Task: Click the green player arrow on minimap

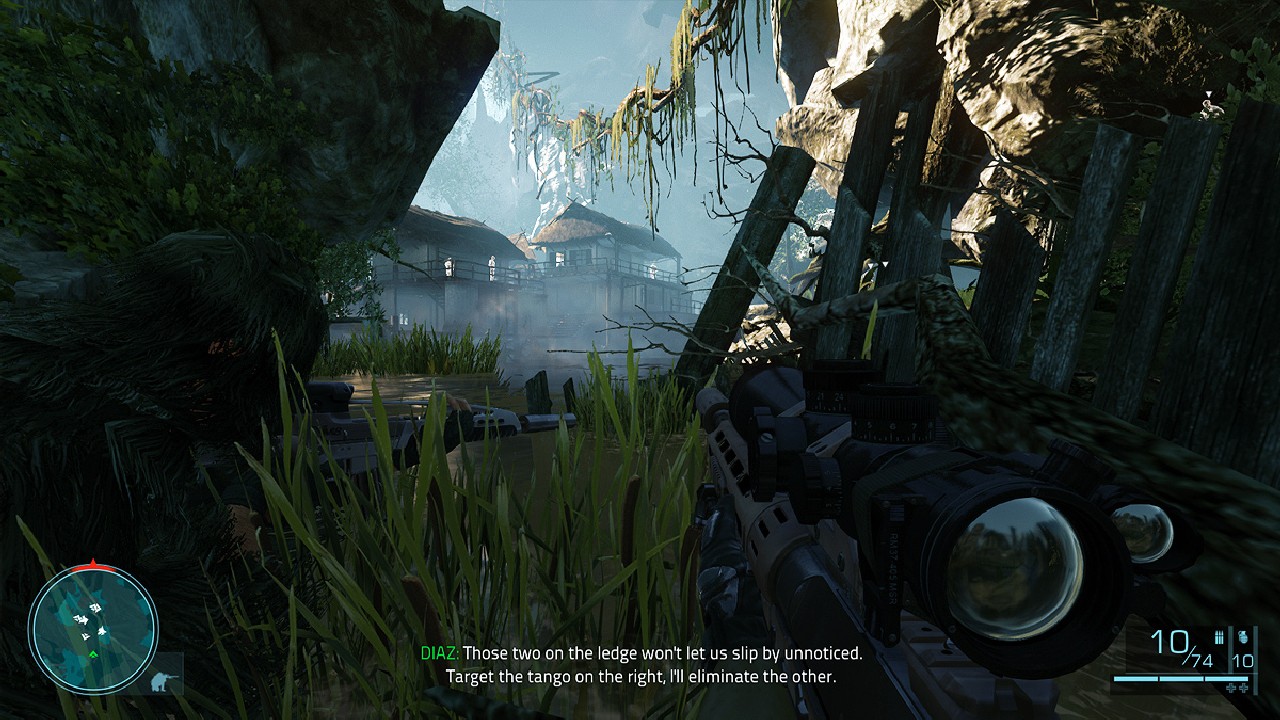Action: pyautogui.click(x=93, y=654)
